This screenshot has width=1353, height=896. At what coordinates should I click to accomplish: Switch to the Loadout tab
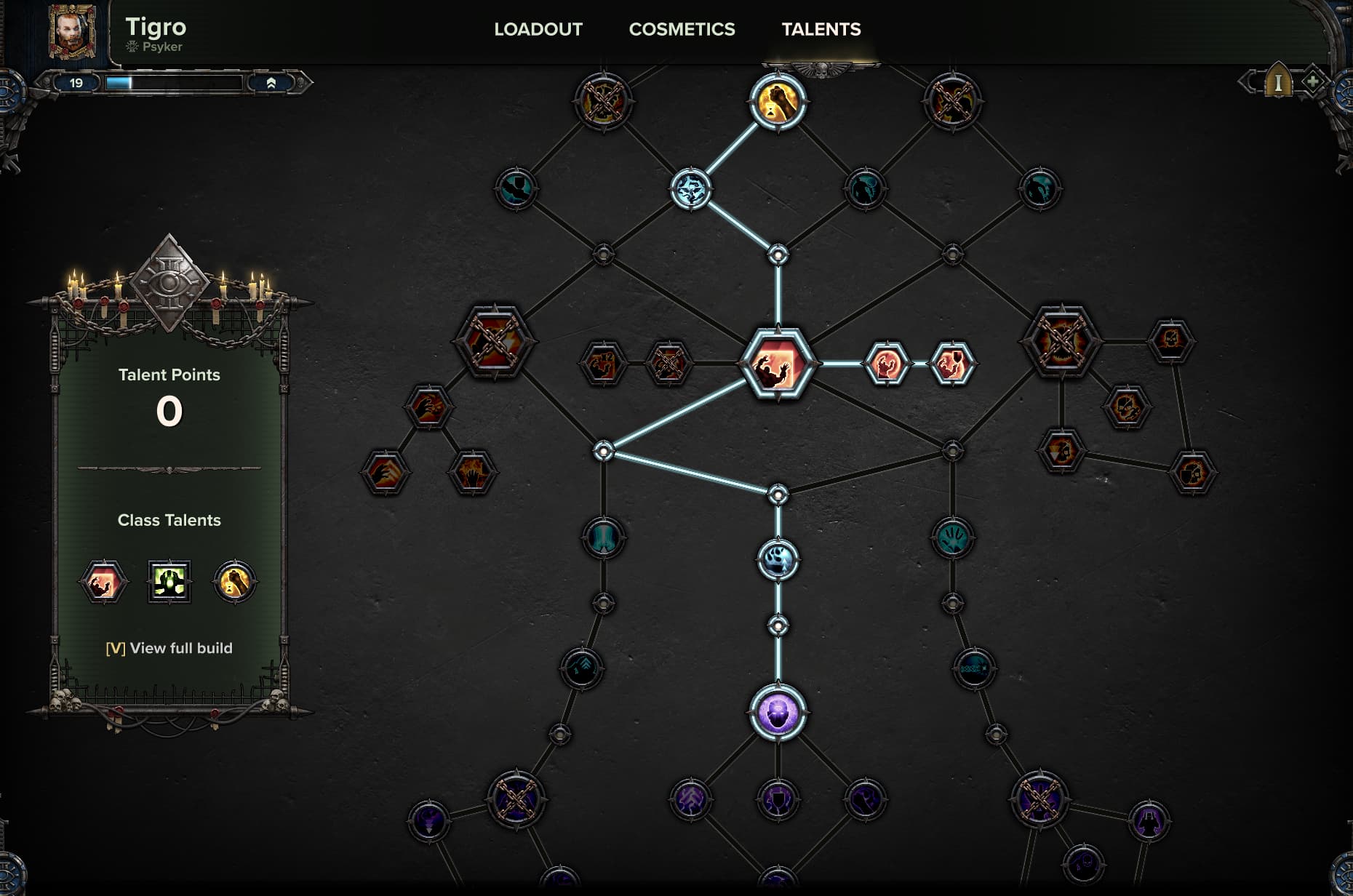tap(538, 29)
